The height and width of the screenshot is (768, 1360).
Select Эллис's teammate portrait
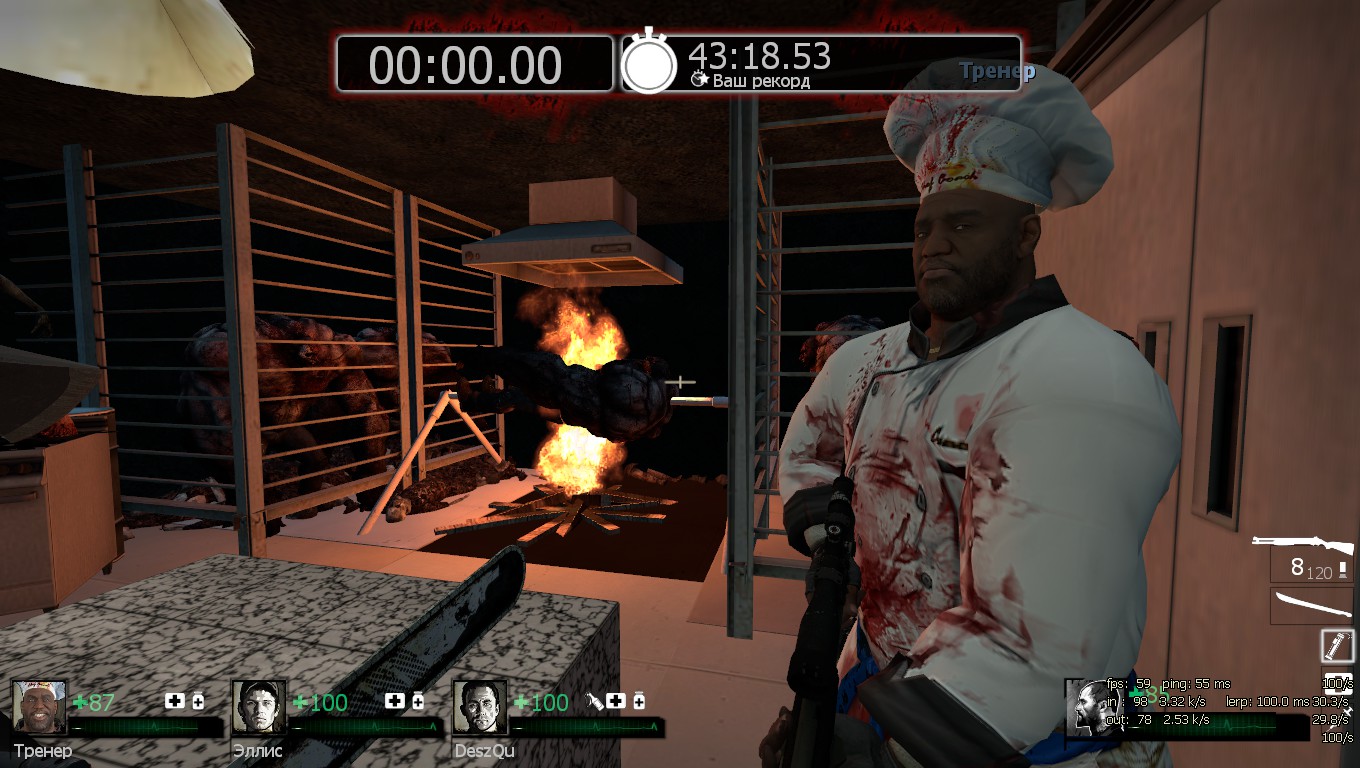[259, 707]
